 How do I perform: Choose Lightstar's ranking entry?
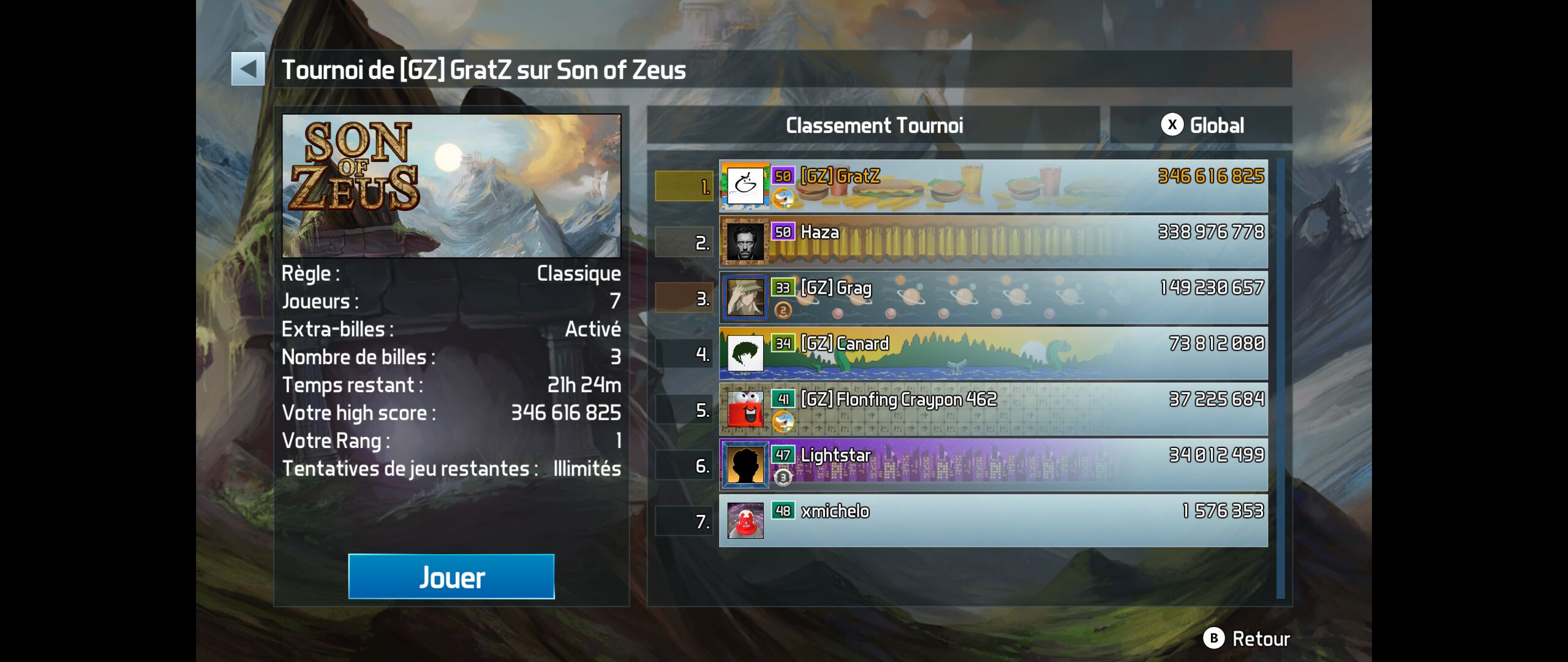(x=992, y=465)
